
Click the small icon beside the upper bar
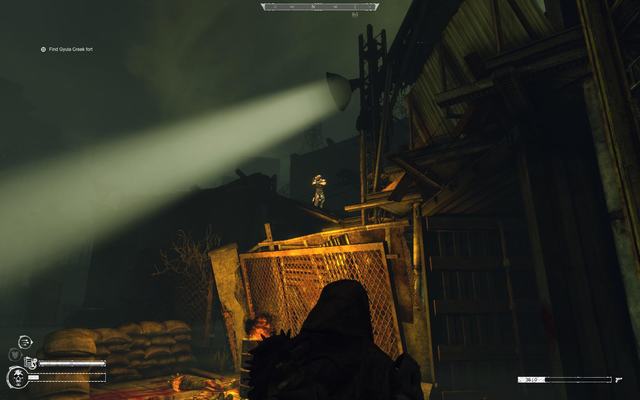(x=31, y=363)
